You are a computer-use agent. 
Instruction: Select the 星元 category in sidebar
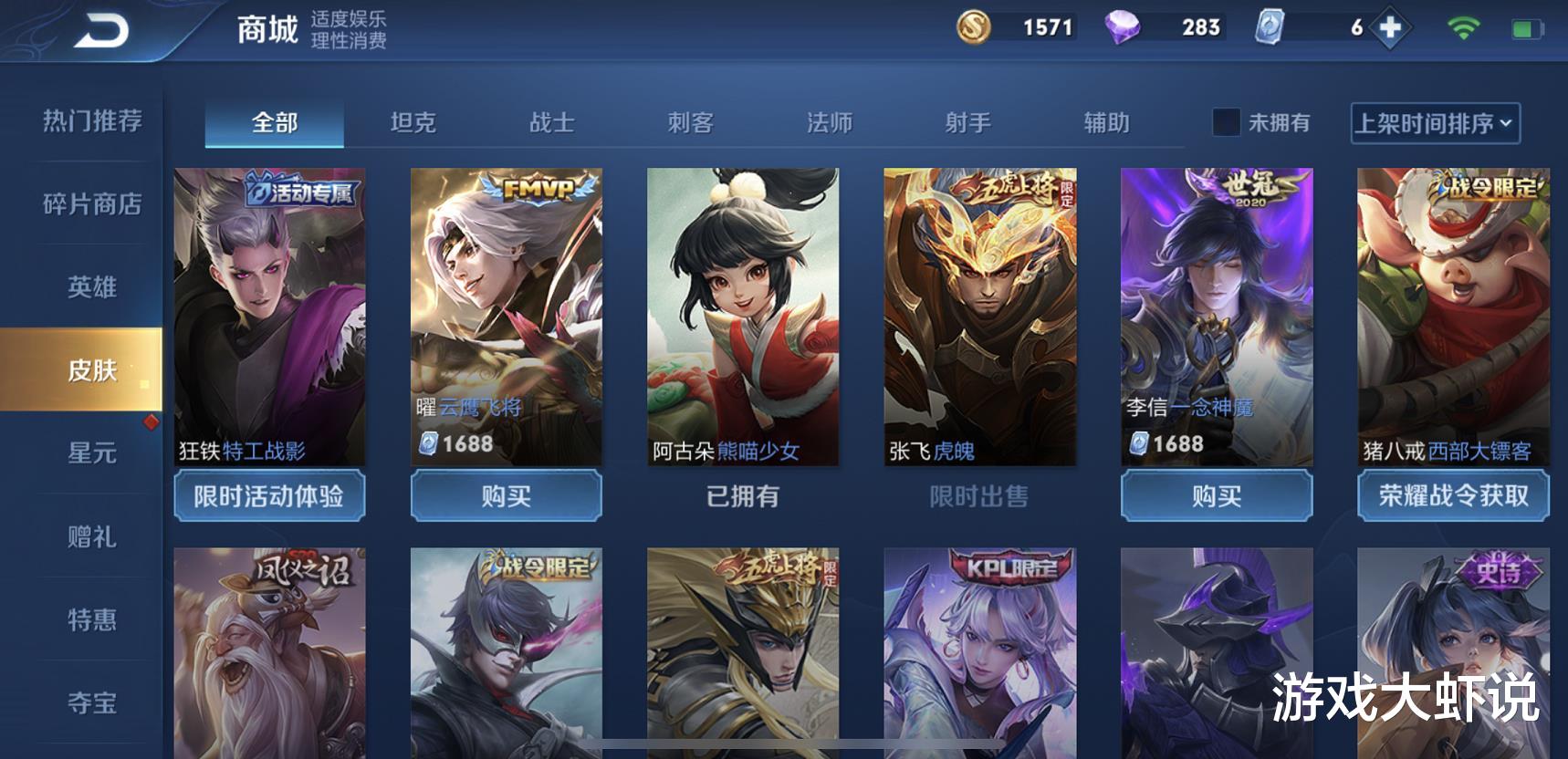[x=91, y=454]
